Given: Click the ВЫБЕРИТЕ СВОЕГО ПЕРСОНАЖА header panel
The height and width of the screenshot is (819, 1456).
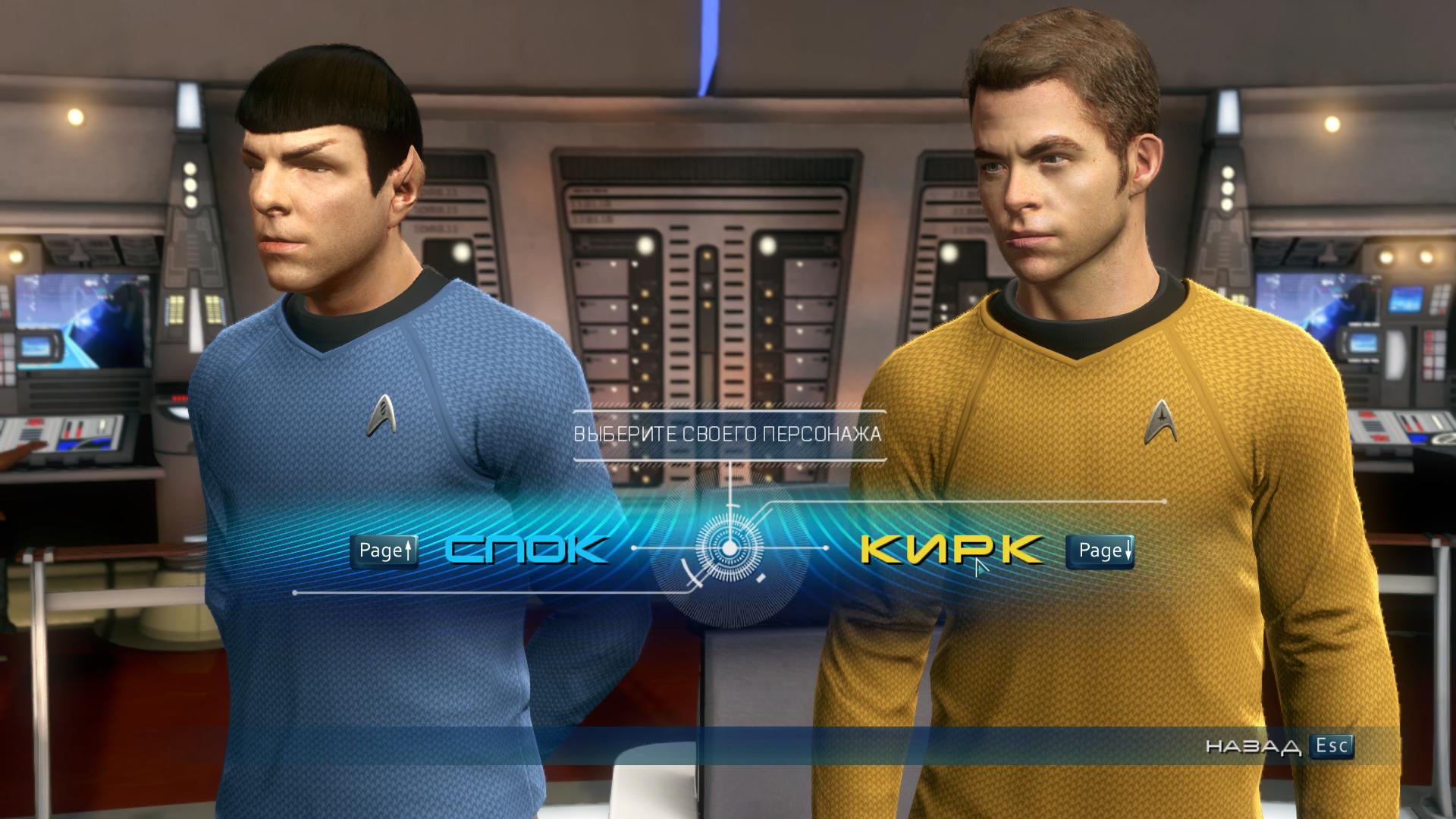Looking at the screenshot, I should 730,435.
